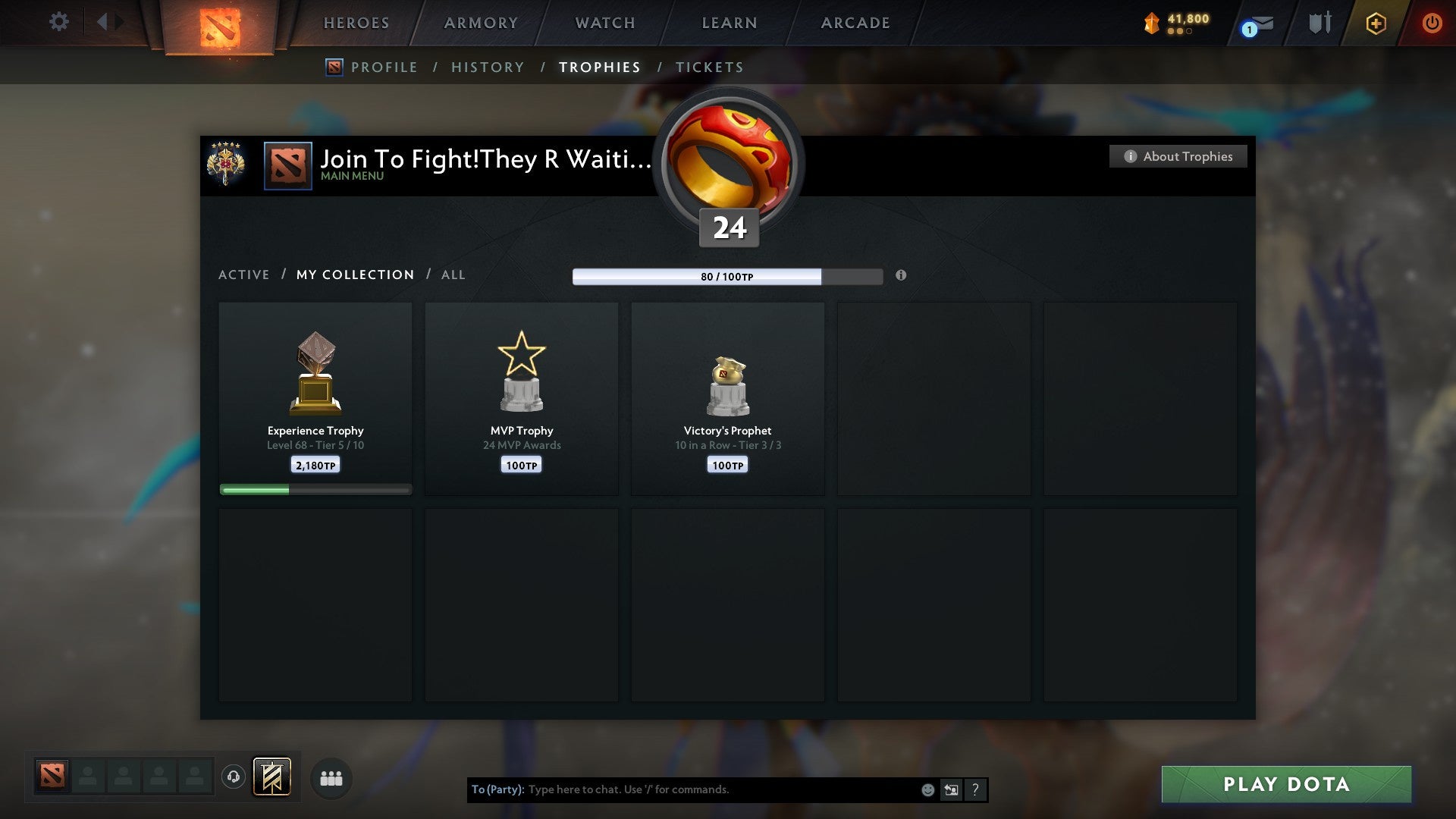Select the MY COLLECTION filter
This screenshot has height=819, width=1456.
354,275
